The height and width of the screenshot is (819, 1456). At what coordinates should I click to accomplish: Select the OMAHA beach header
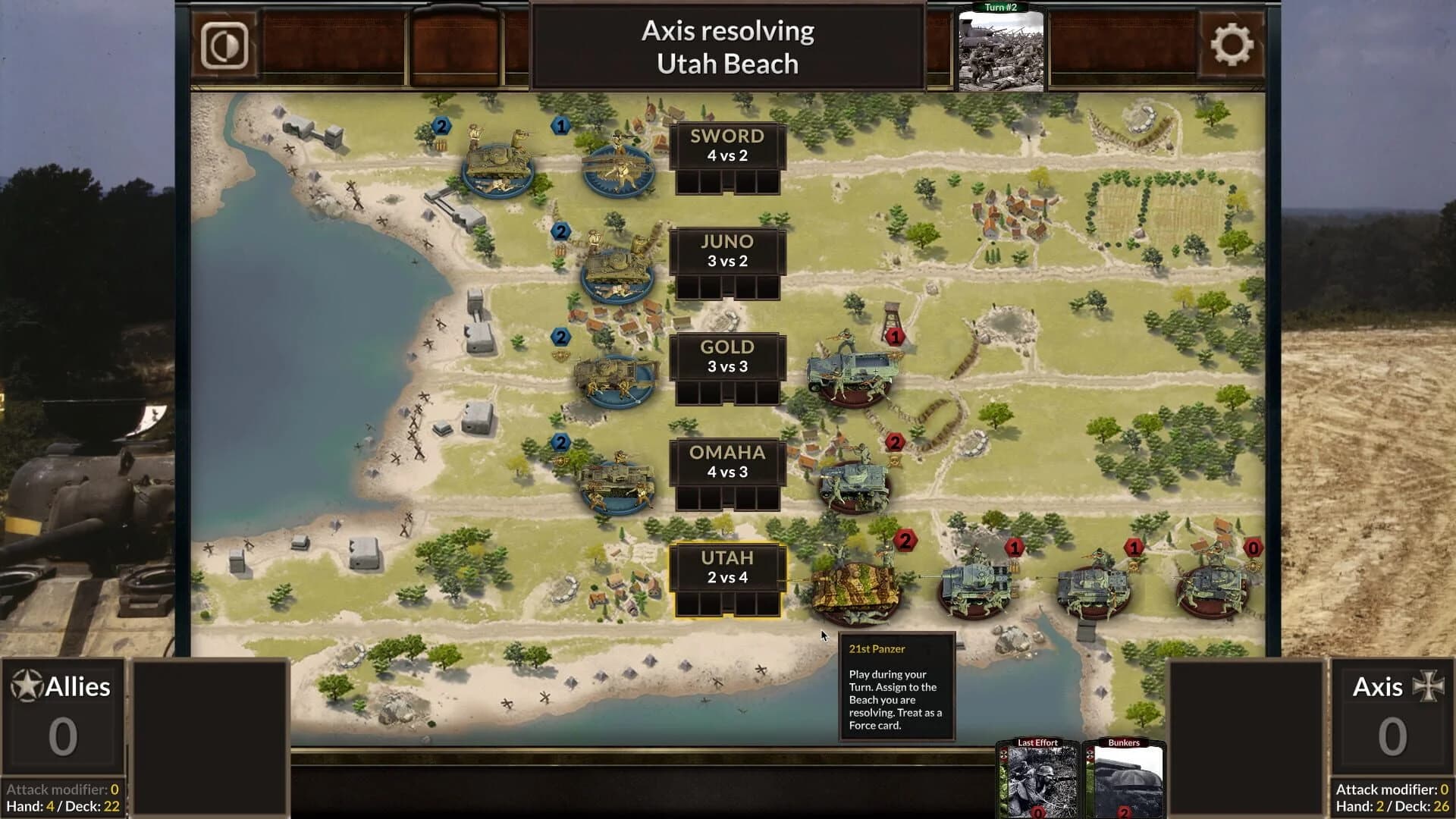726,453
